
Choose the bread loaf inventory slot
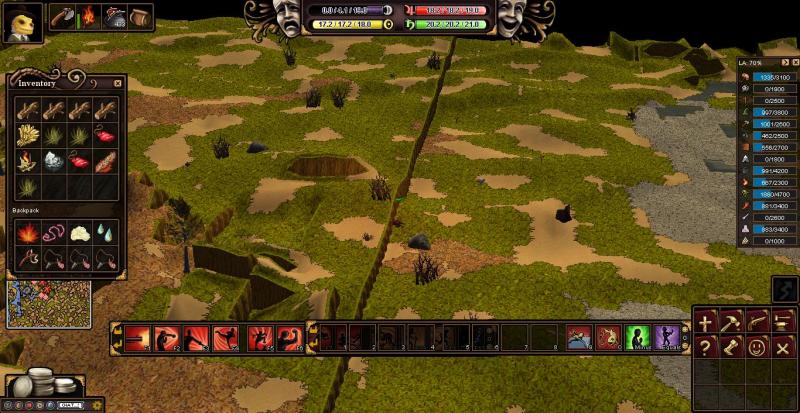coord(105,160)
